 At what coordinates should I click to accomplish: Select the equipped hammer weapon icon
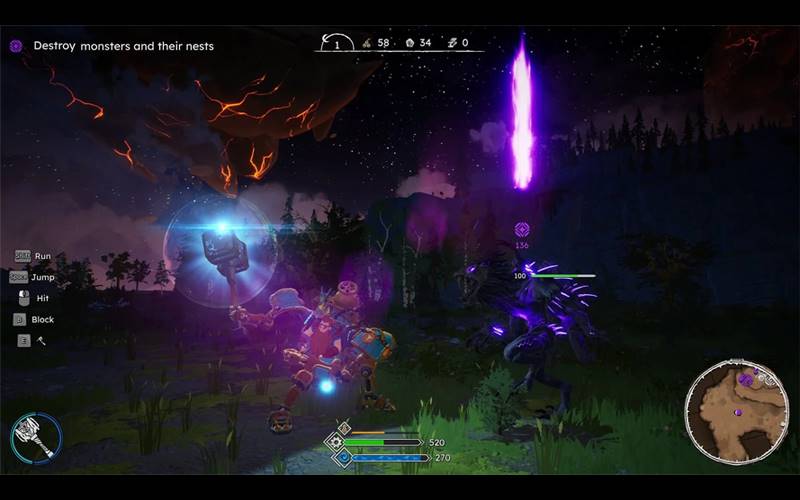tap(36, 437)
